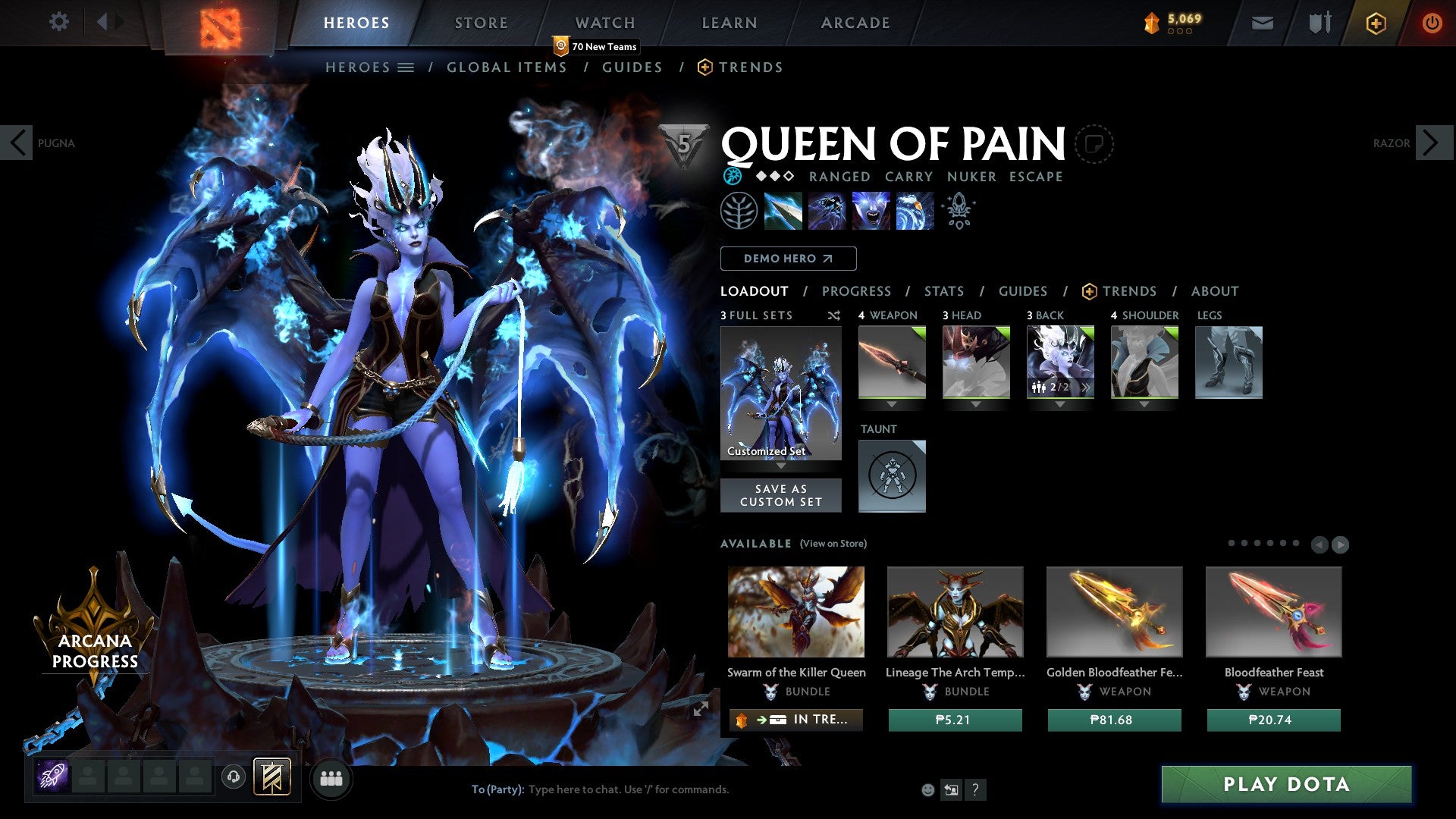Open the armory shield and sword icon
1456x819 pixels.
click(1319, 23)
